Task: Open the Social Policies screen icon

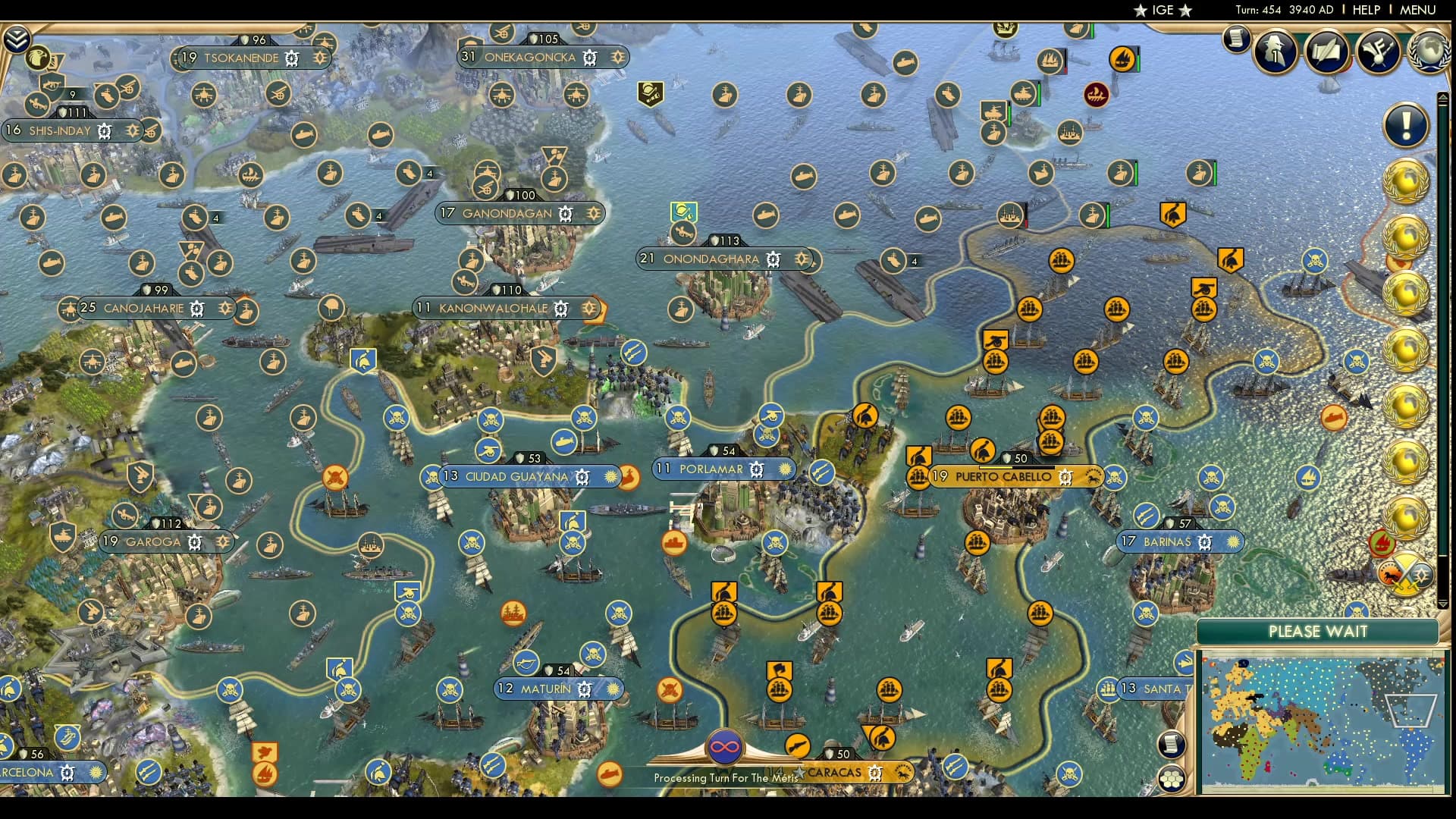Action: tap(1327, 52)
